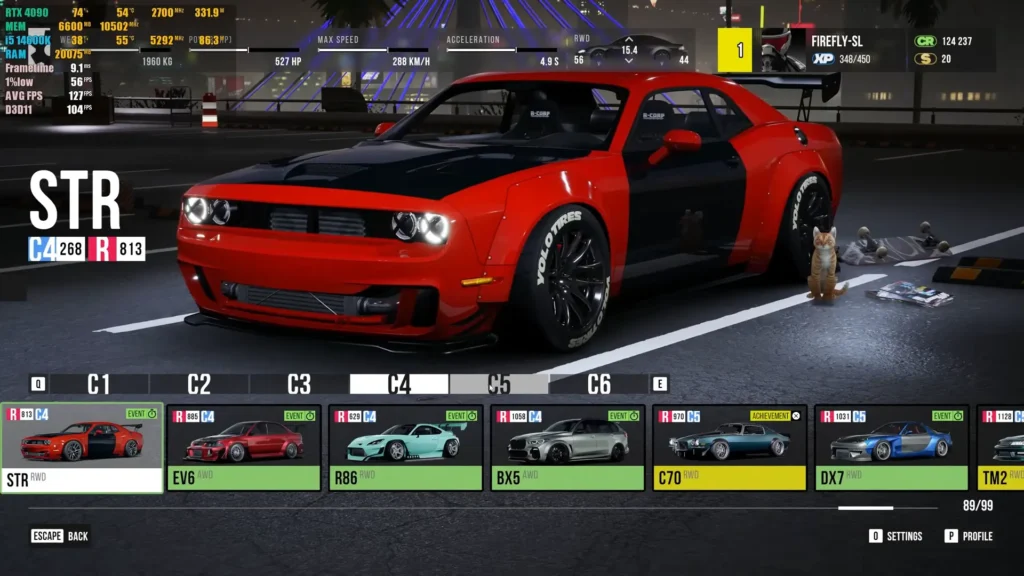Screen dimensions: 1024x576
Task: Go back with the Back button
Action: (x=60, y=536)
